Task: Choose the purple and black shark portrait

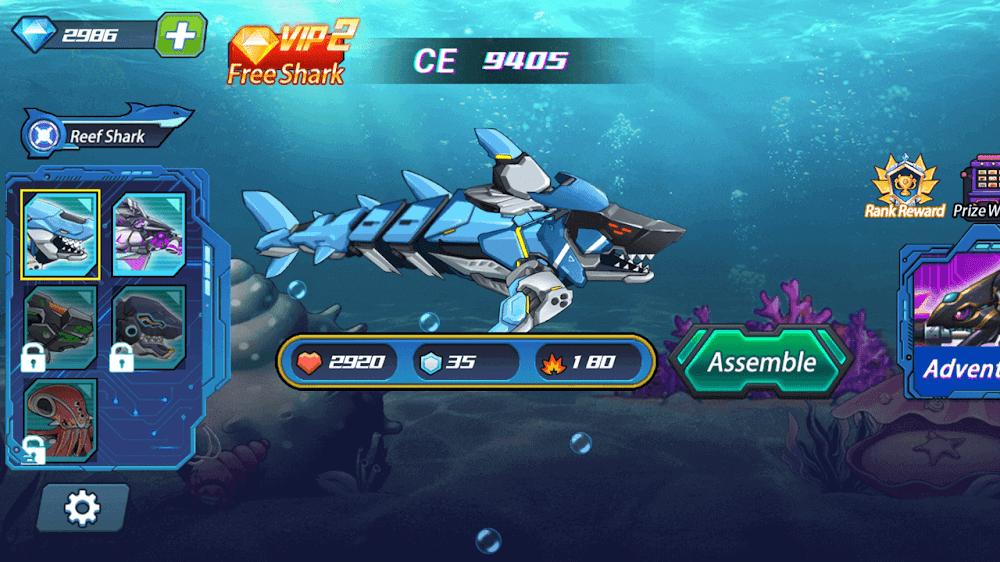Action: 149,235
